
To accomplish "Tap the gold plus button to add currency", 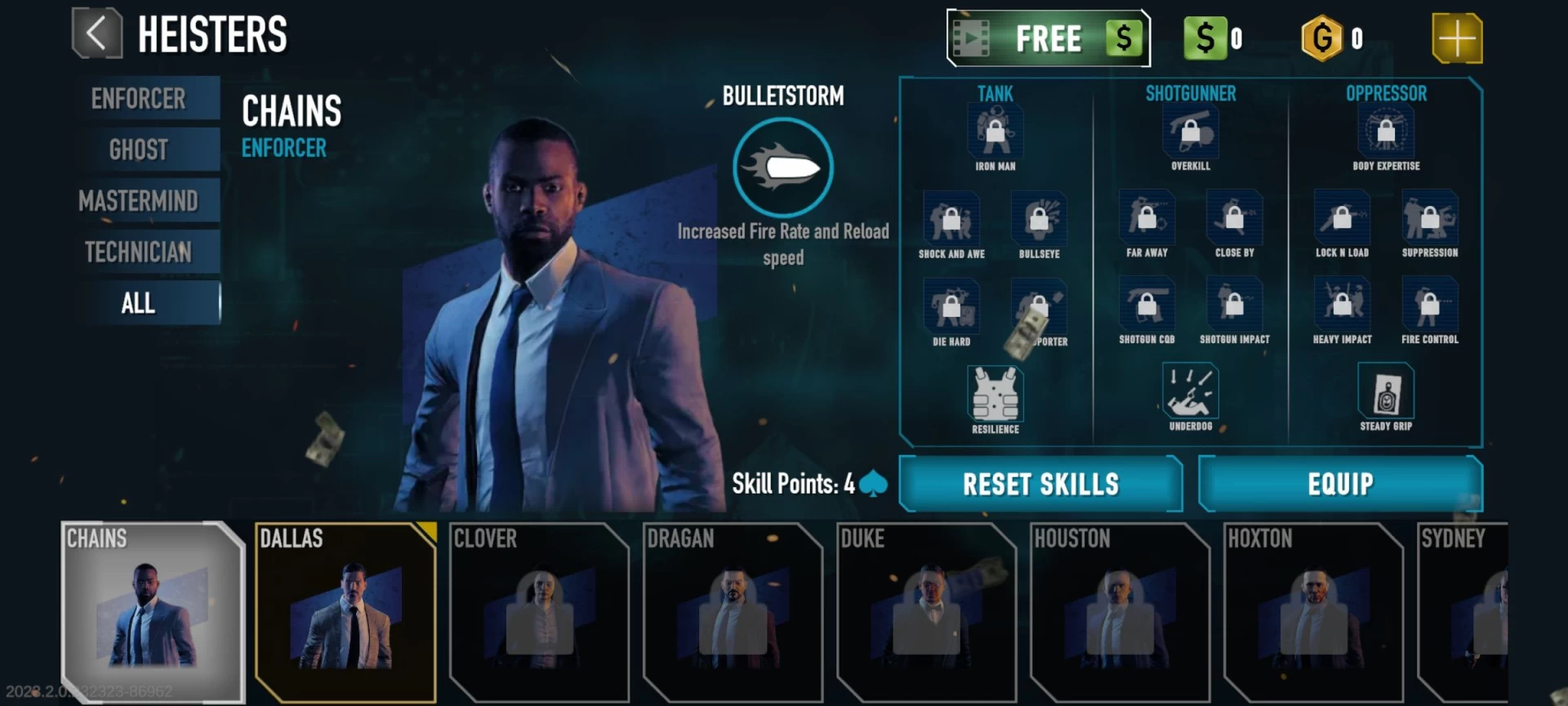I will [1456, 38].
